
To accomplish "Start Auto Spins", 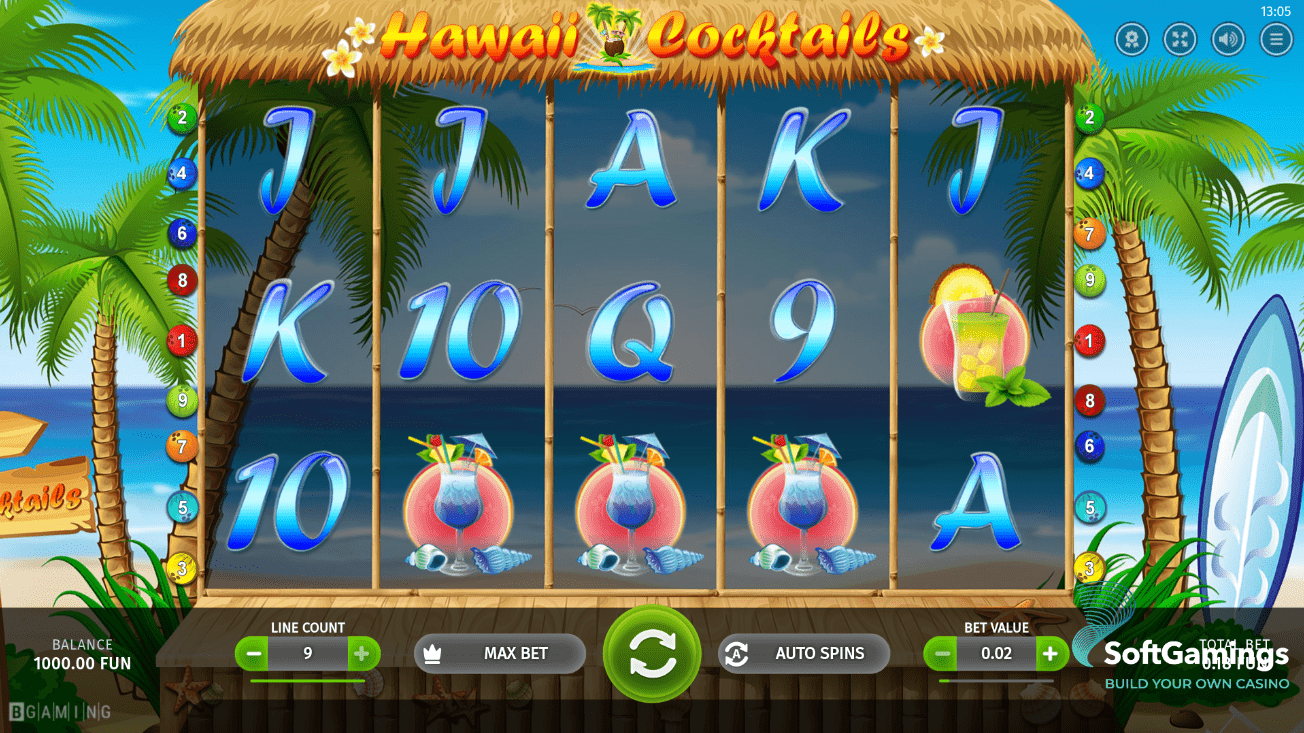I will pos(804,653).
